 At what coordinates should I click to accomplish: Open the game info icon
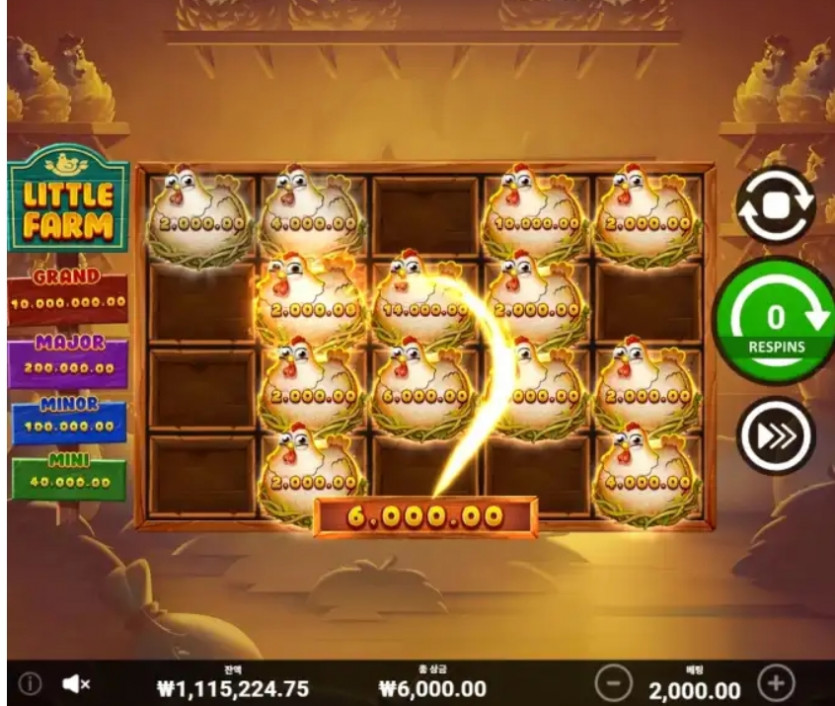point(31,684)
